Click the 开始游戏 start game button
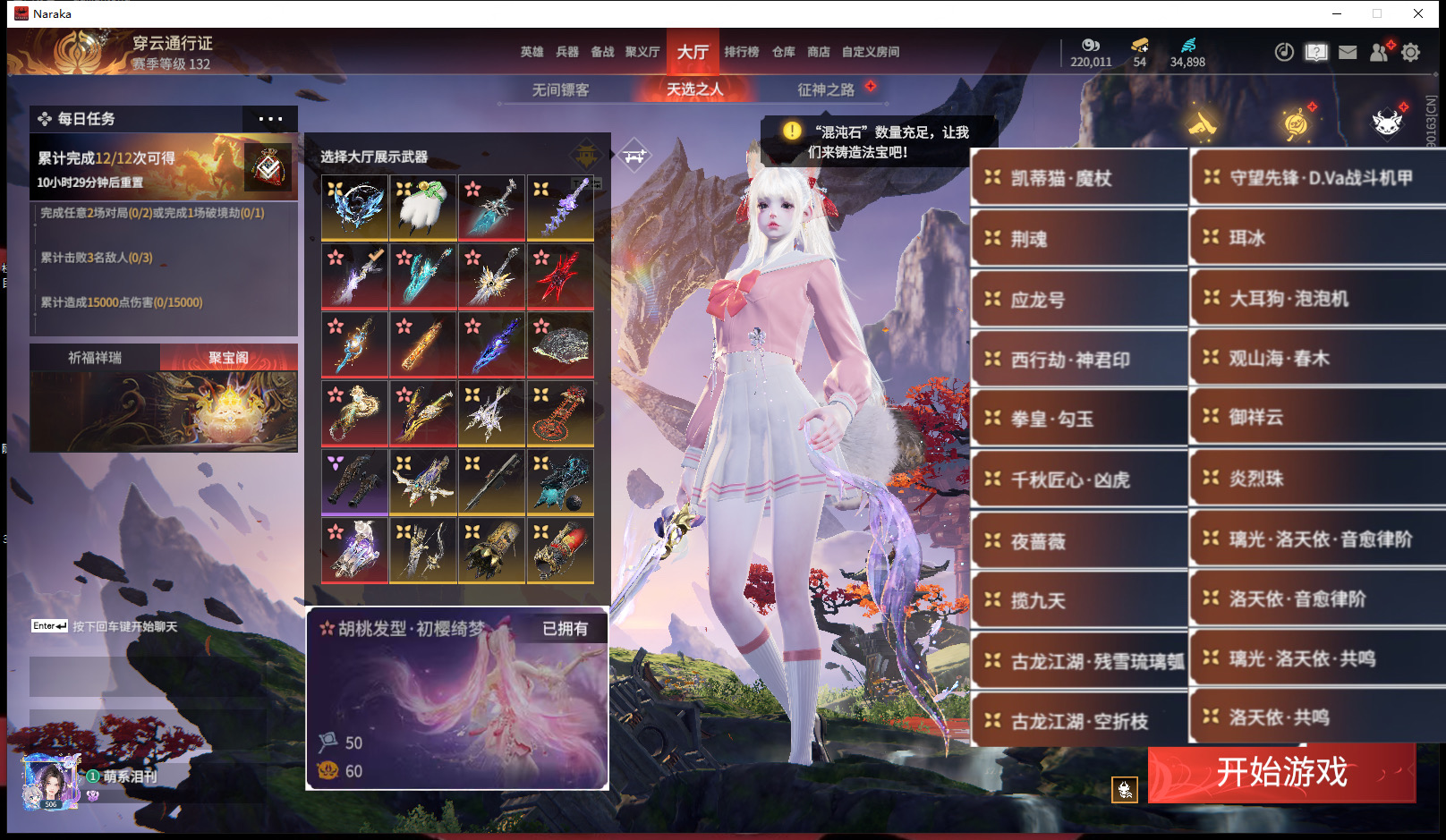Image resolution: width=1446 pixels, height=840 pixels. (1280, 772)
